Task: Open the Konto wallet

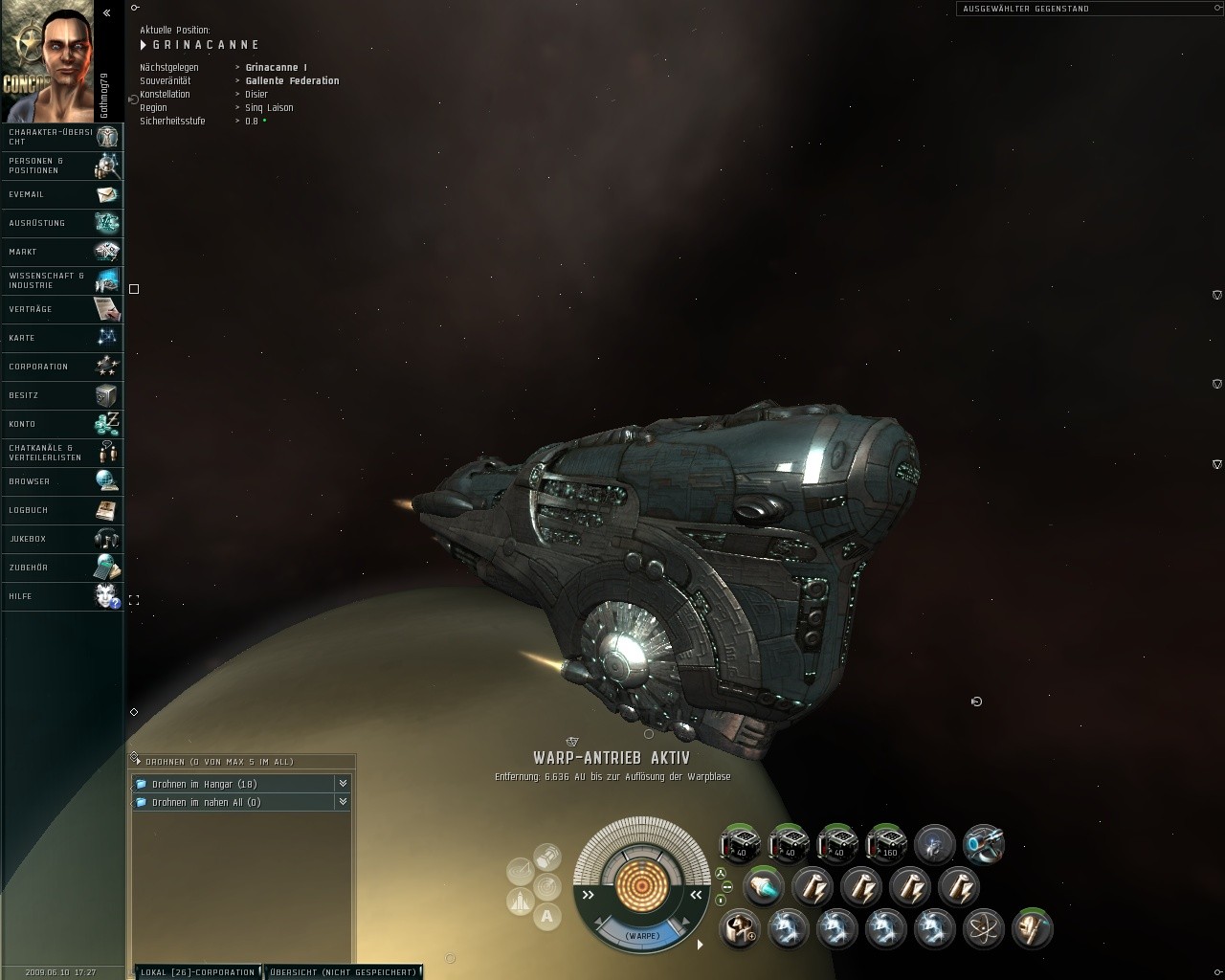Action: point(63,424)
